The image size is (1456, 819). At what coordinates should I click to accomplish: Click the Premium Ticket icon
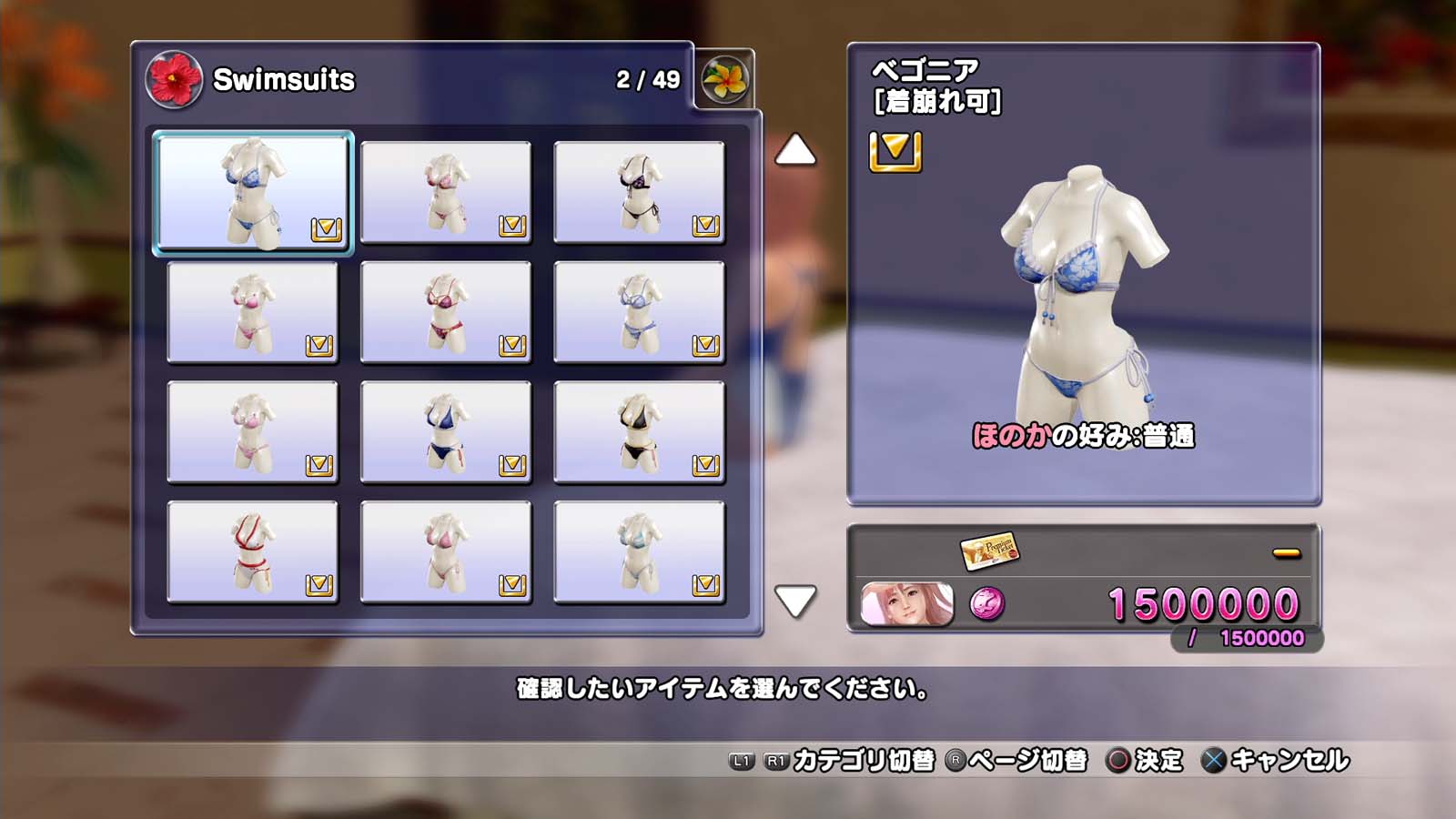click(989, 551)
